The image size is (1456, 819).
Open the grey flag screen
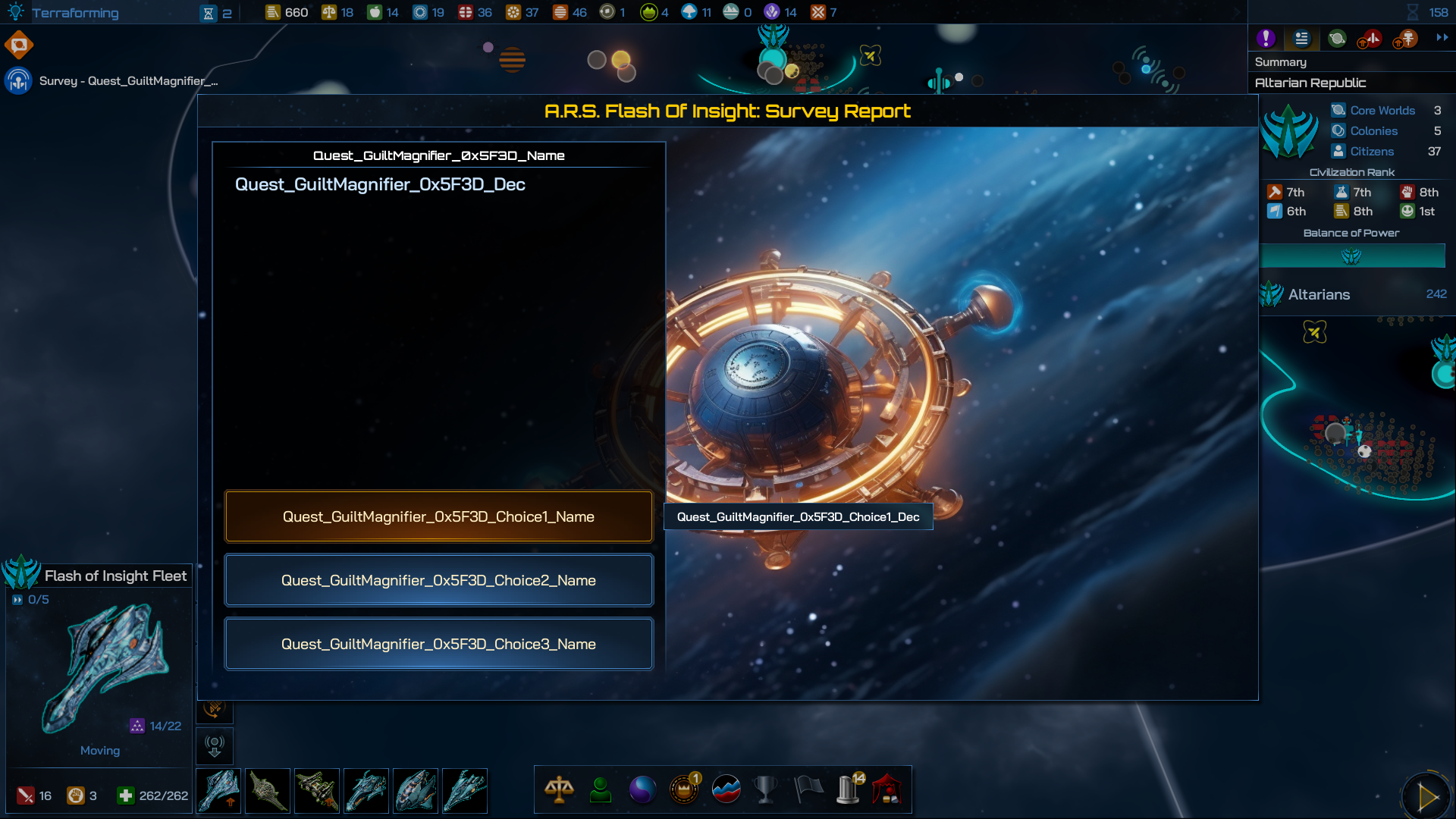[808, 789]
